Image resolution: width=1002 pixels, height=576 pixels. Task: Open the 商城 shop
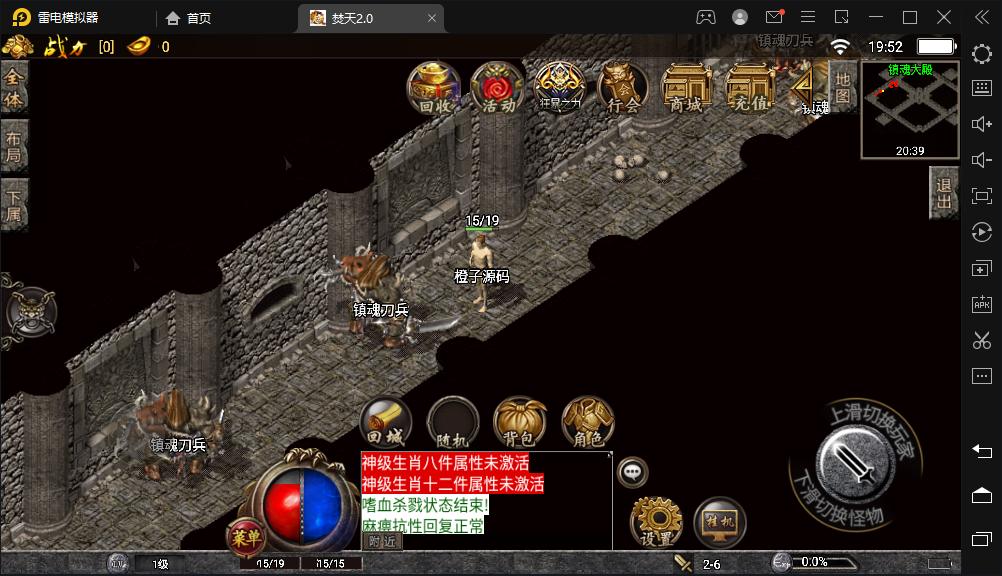(686, 87)
